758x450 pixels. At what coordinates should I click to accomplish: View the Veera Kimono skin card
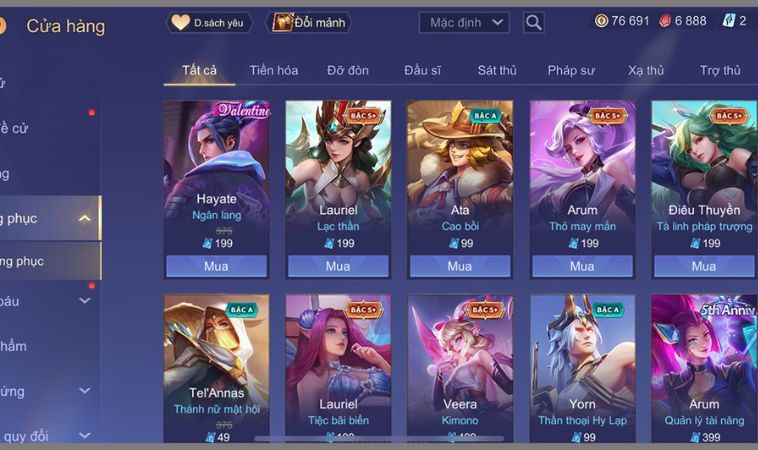[460, 365]
